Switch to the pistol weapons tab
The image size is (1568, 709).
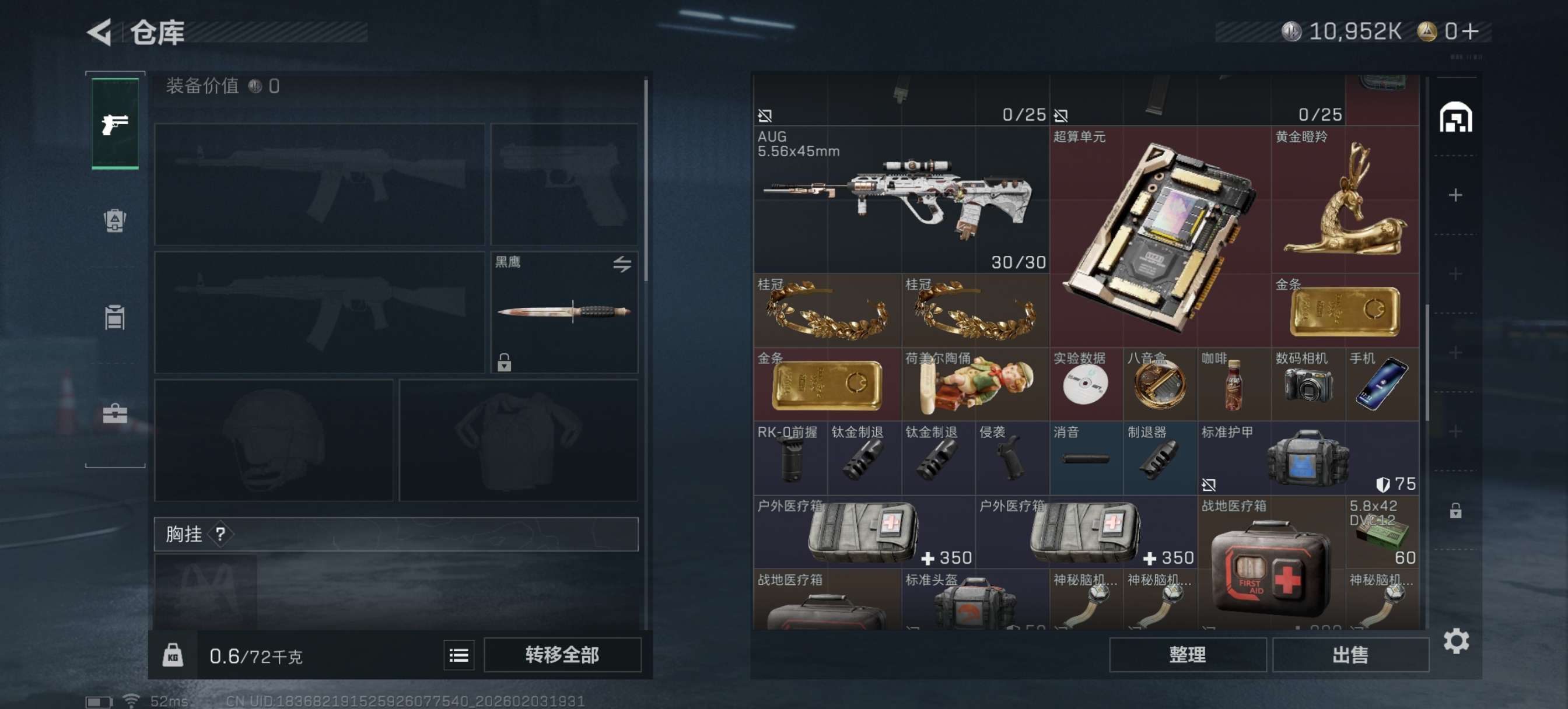(115, 124)
